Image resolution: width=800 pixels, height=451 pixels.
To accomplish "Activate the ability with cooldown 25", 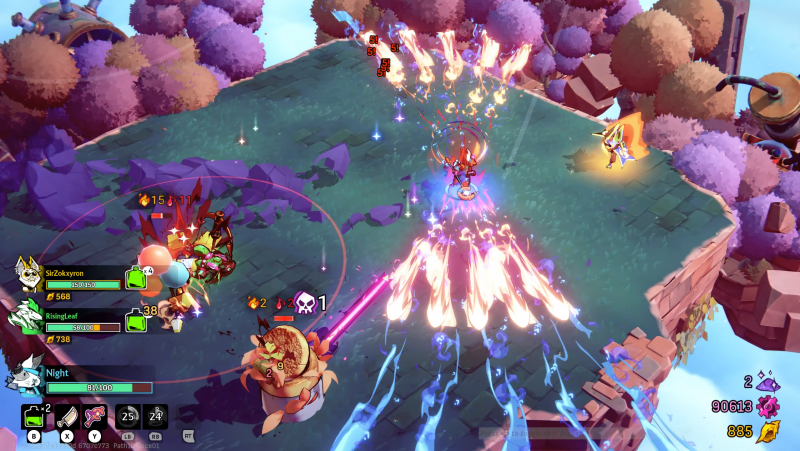I will pyautogui.click(x=127, y=416).
